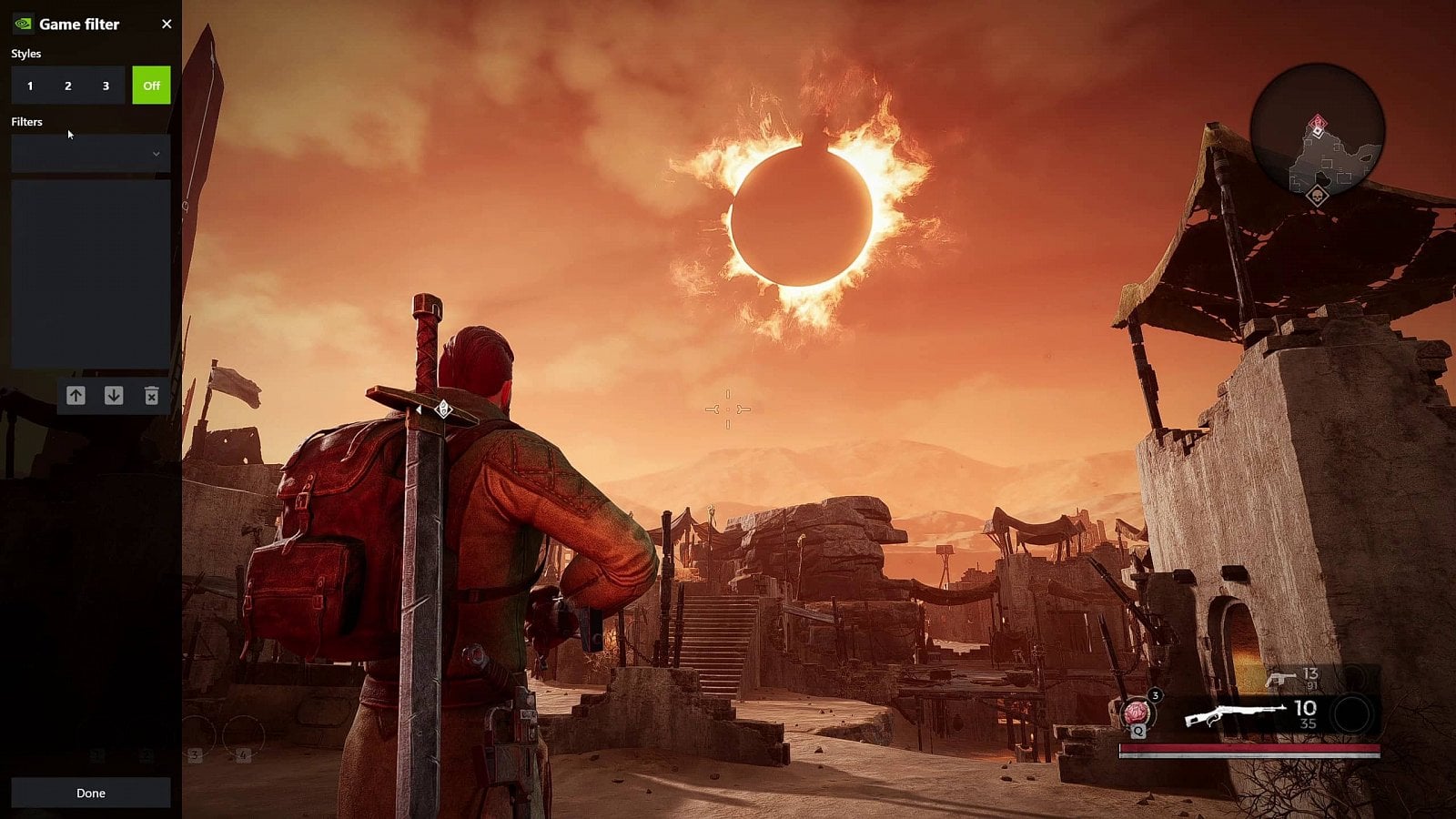The image size is (1456, 819).
Task: Select filter style 2
Action: click(x=68, y=86)
